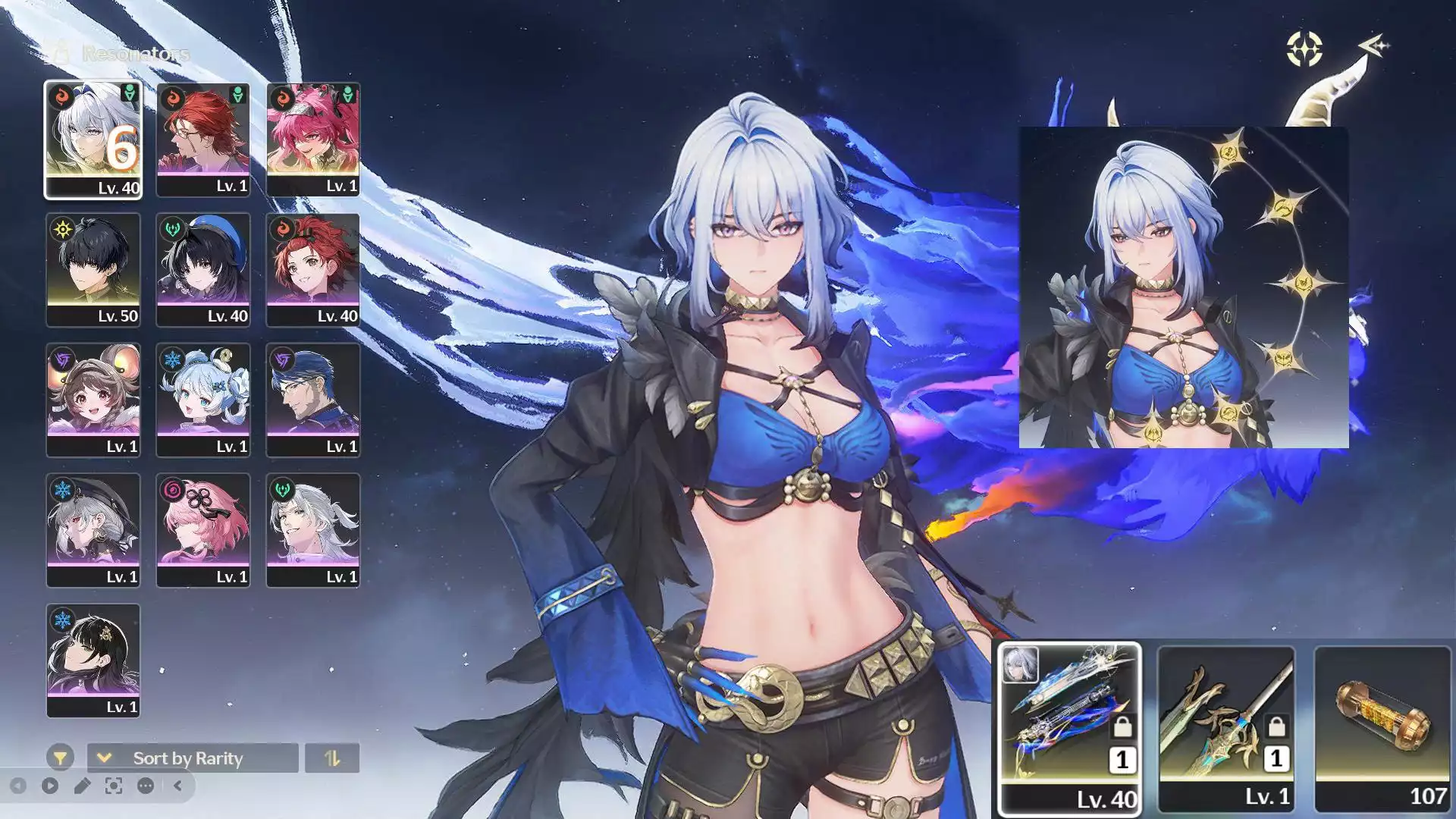The height and width of the screenshot is (819, 1456).
Task: Click the play arrow icon near bottom left
Action: click(x=49, y=786)
